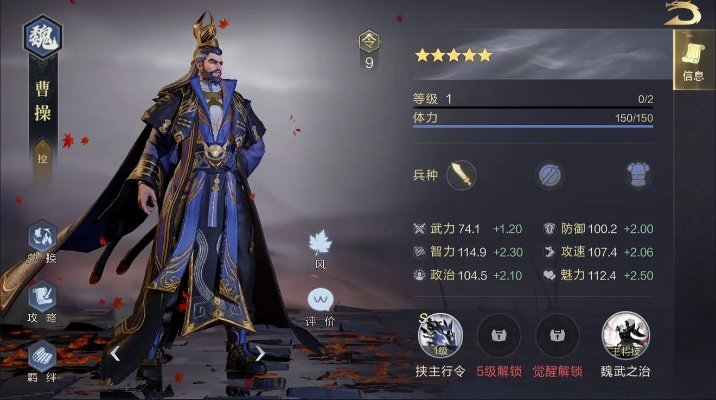Image resolution: width=716 pixels, height=400 pixels.
Task: View the 魏武之治 commander skill
Action: click(x=625, y=335)
